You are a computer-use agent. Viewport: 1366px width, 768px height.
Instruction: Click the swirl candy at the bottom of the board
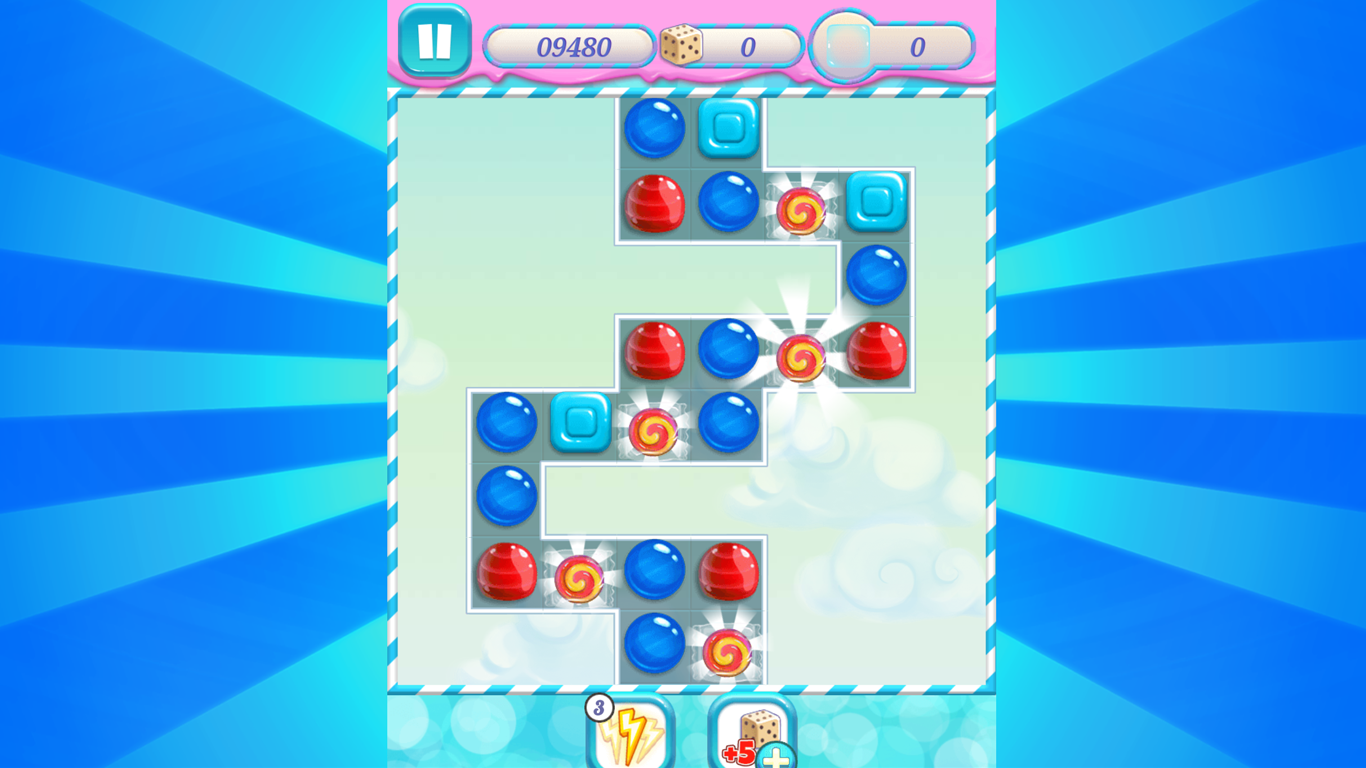(729, 650)
